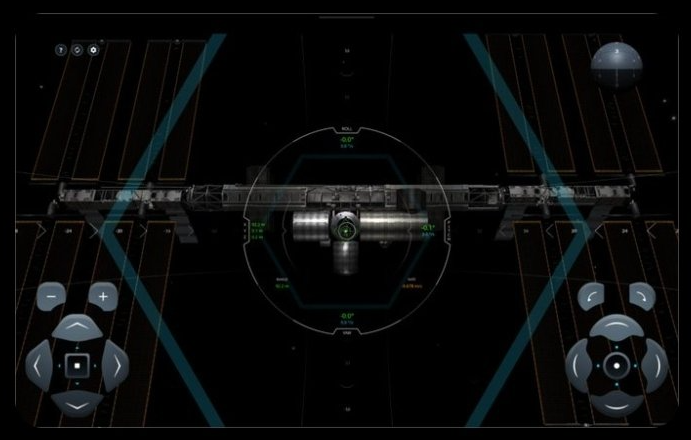Open the help question mark icon
Image resolution: width=691 pixels, height=440 pixels.
pyautogui.click(x=61, y=49)
